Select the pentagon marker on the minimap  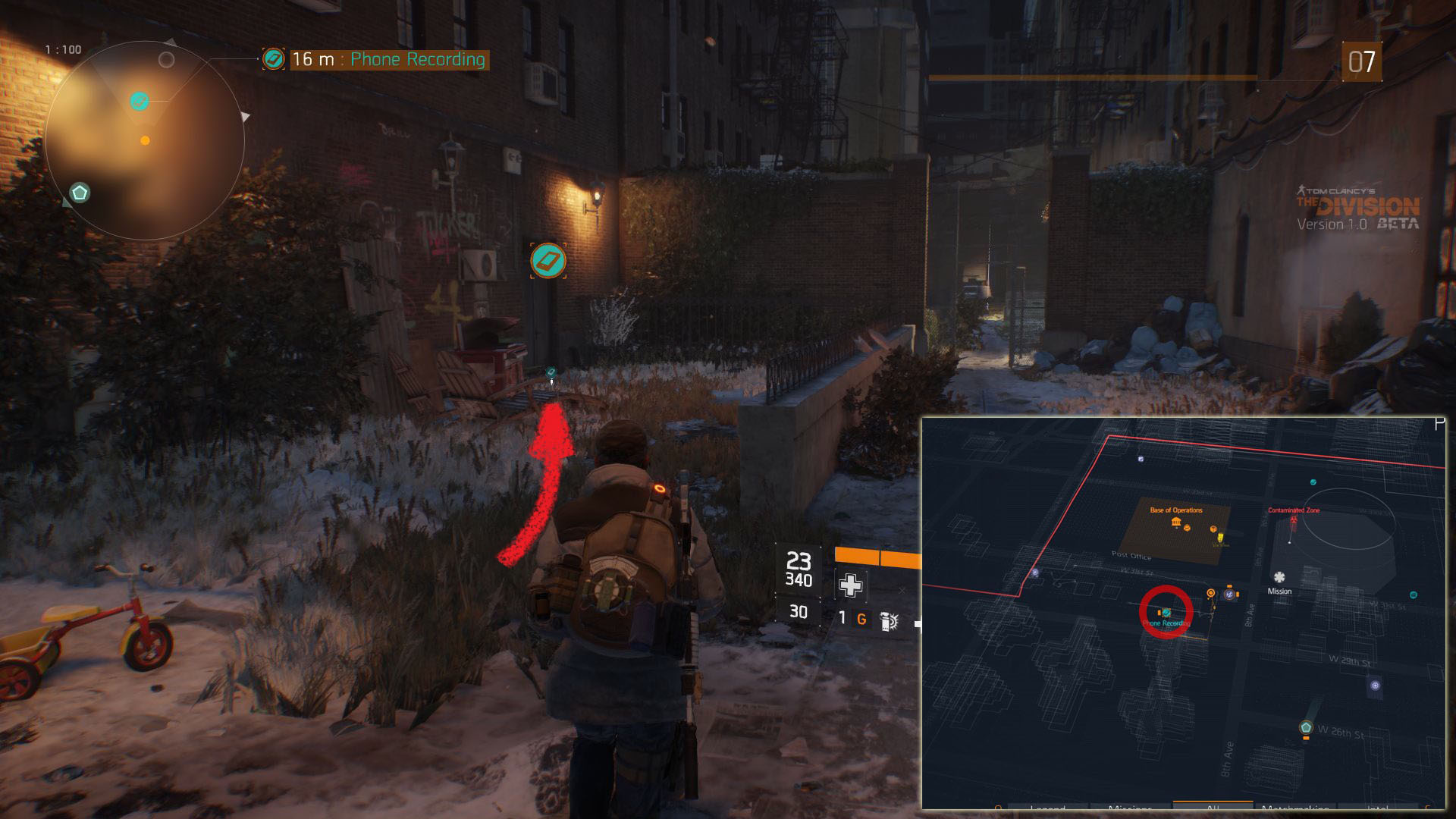click(x=80, y=193)
